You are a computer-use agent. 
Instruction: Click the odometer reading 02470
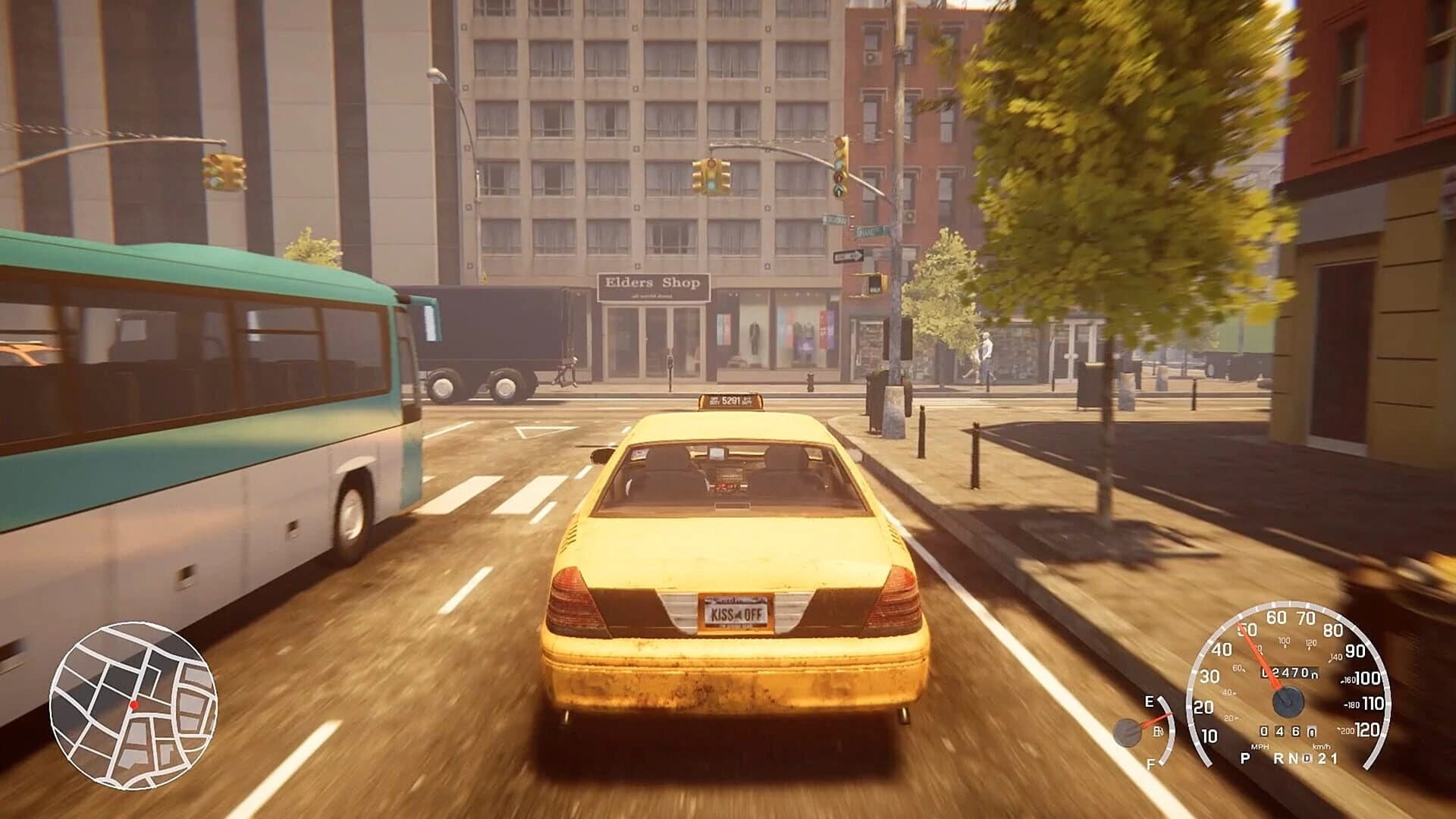click(1289, 673)
